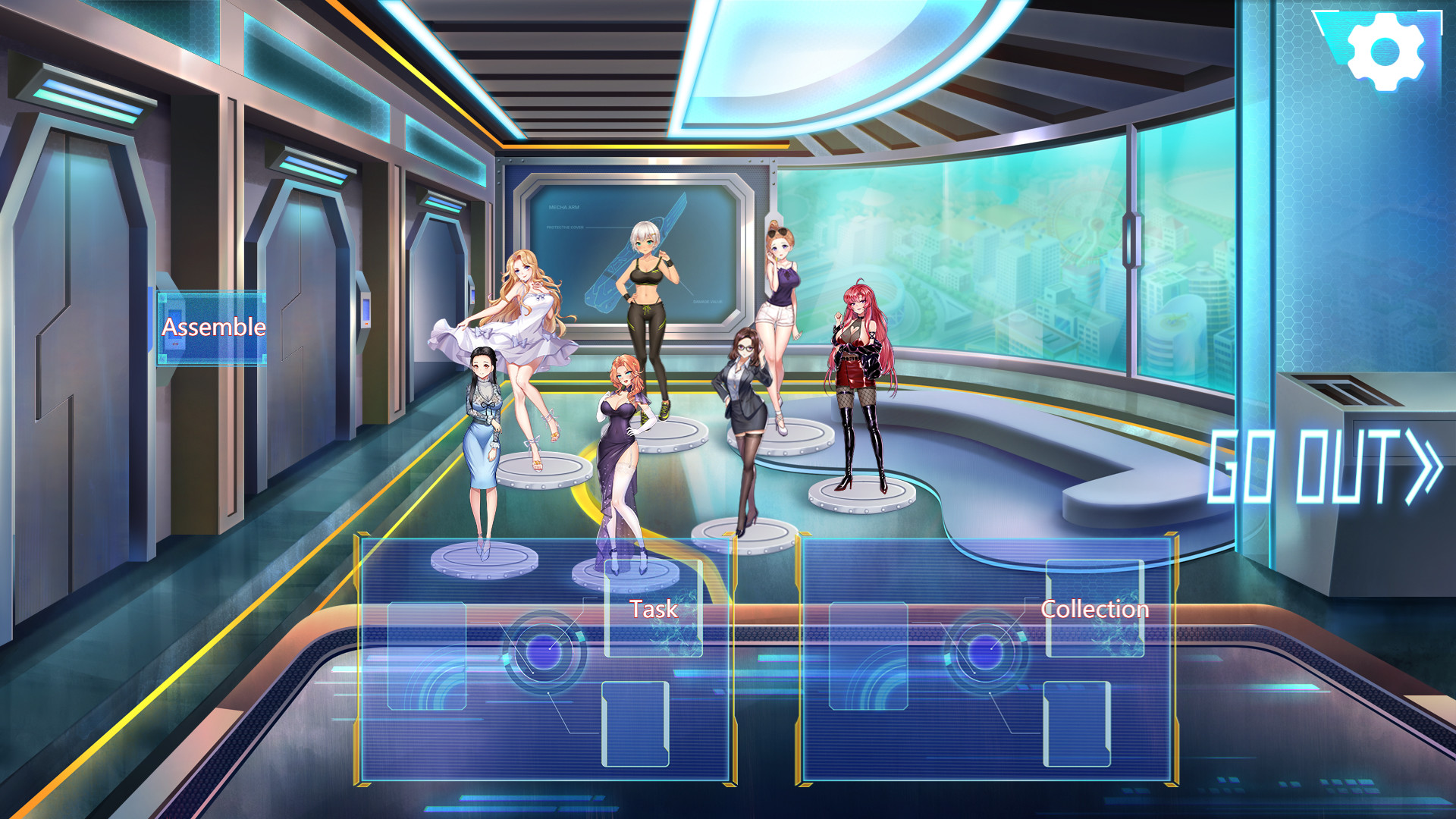Open the Collection menu
The width and height of the screenshot is (1456, 819).
pyautogui.click(x=1095, y=608)
